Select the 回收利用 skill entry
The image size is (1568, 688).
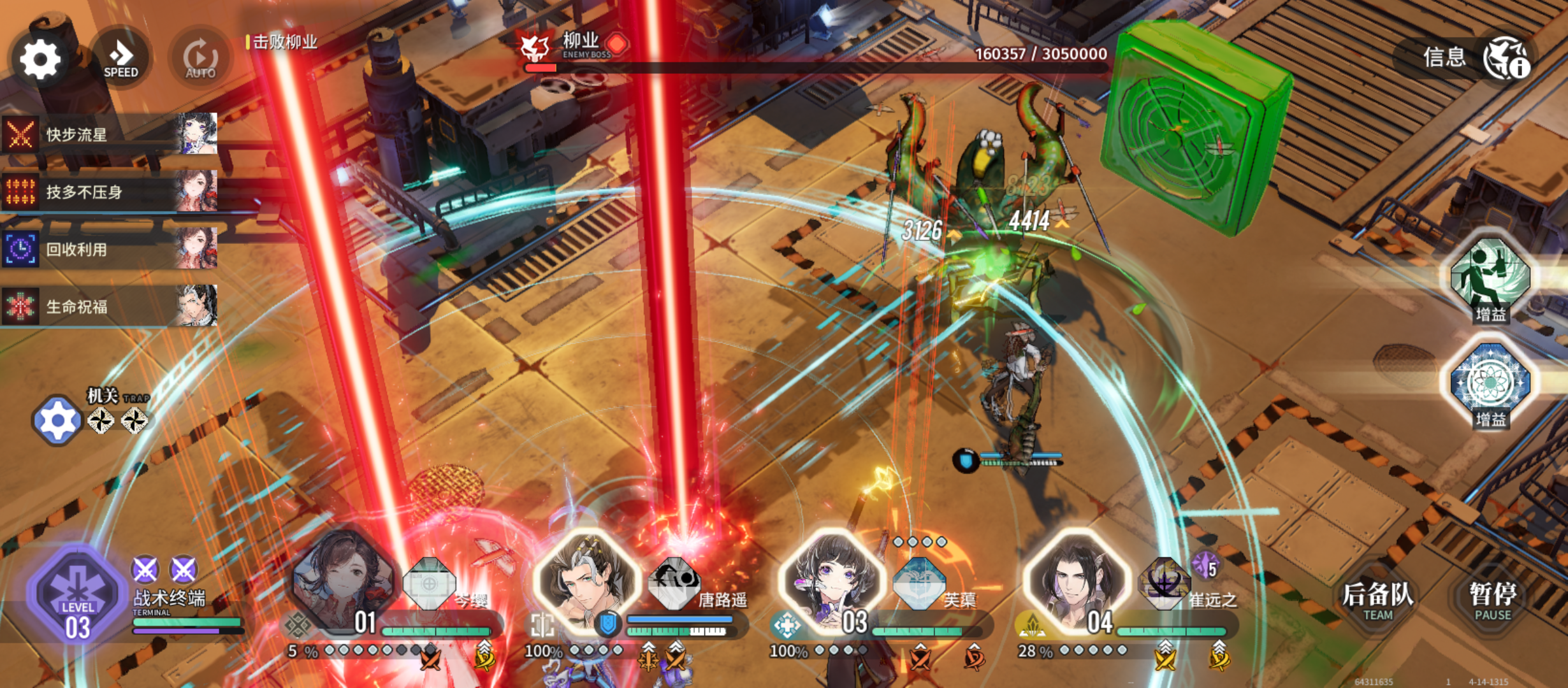tap(110, 248)
